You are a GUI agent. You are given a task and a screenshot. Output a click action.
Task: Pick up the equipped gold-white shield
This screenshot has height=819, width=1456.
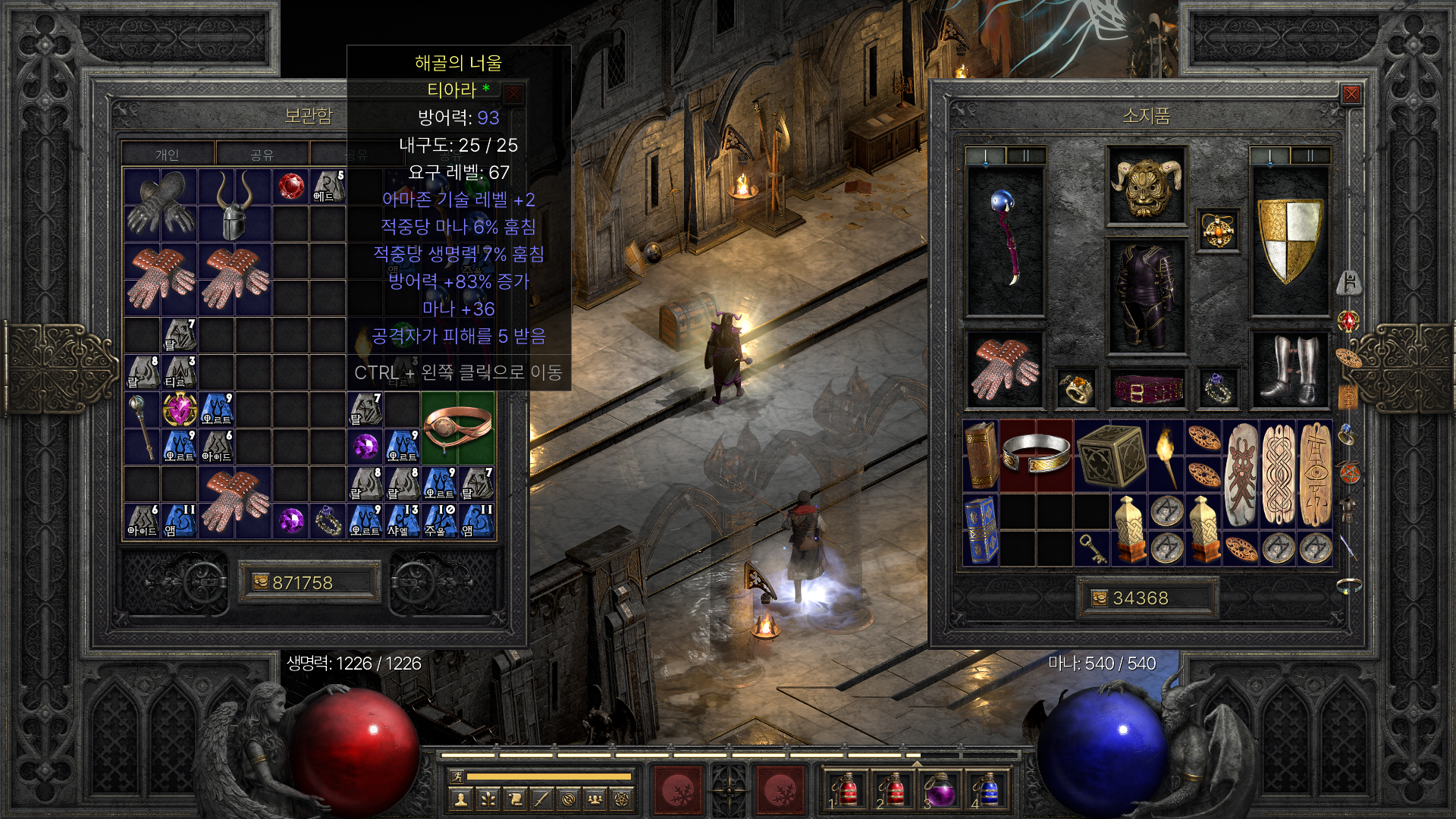pyautogui.click(x=1289, y=240)
